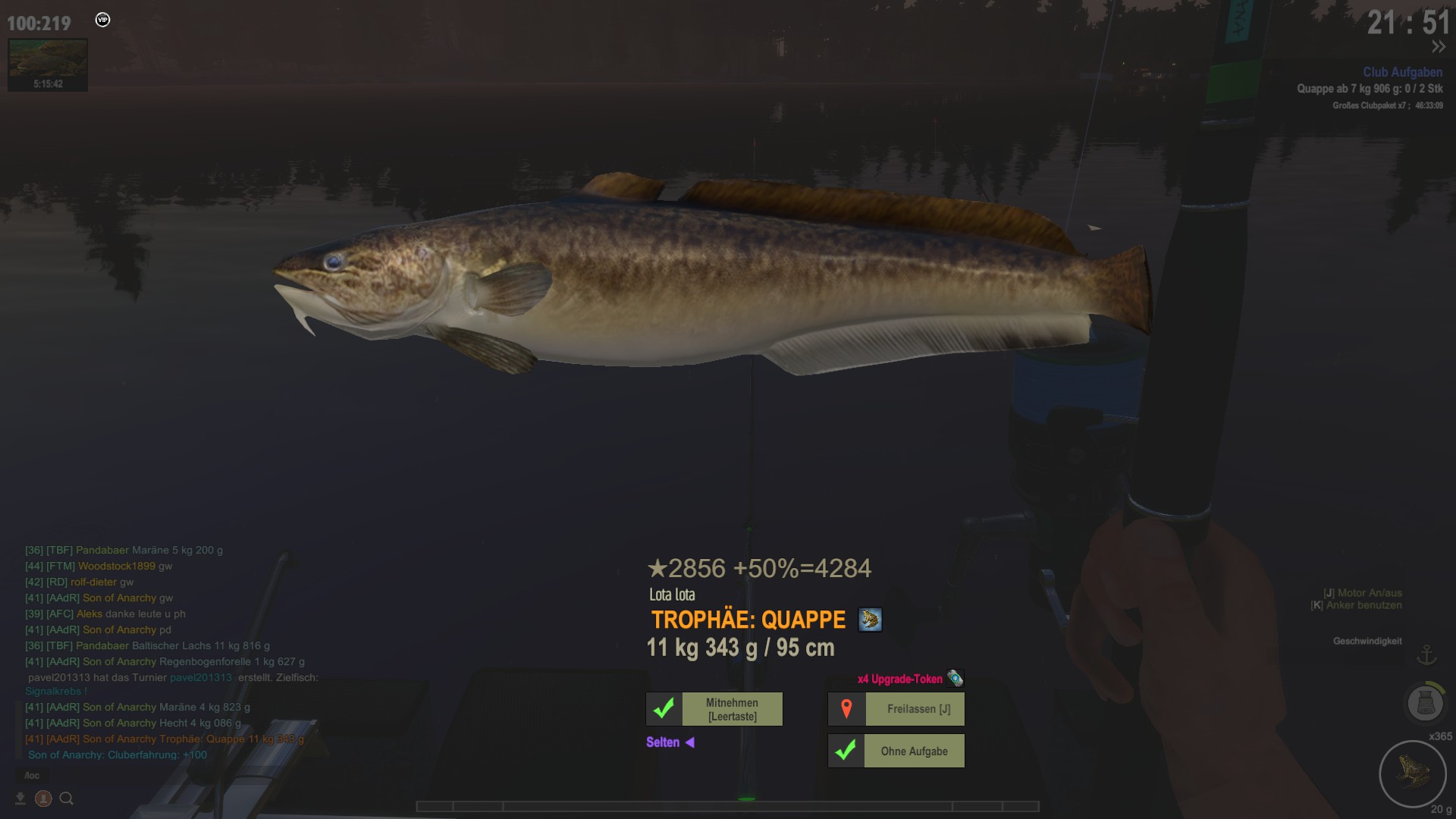The image size is (1456, 819).
Task: Release the fish with Freilassen
Action: pos(918,709)
